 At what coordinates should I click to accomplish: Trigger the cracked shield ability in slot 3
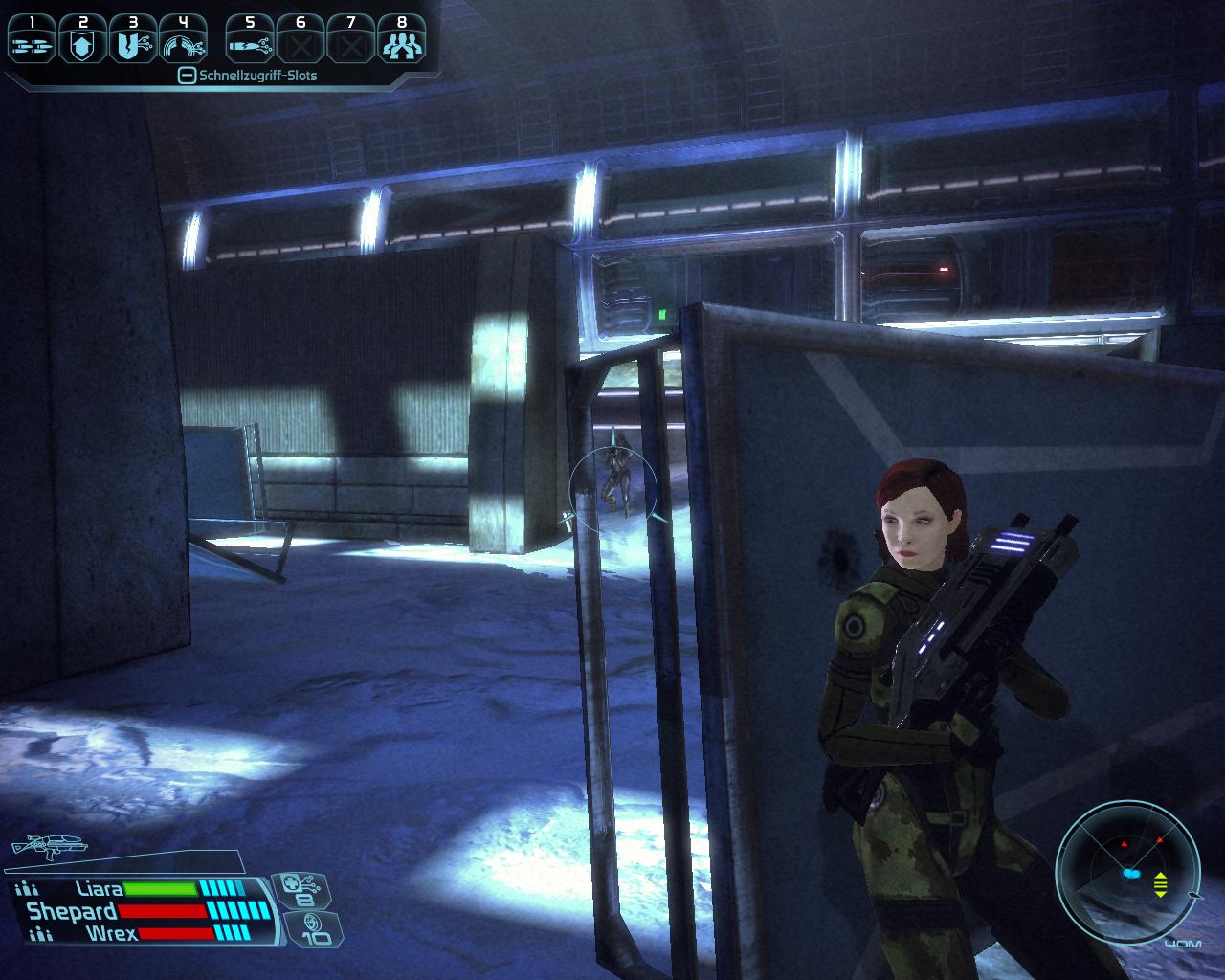pos(132,43)
